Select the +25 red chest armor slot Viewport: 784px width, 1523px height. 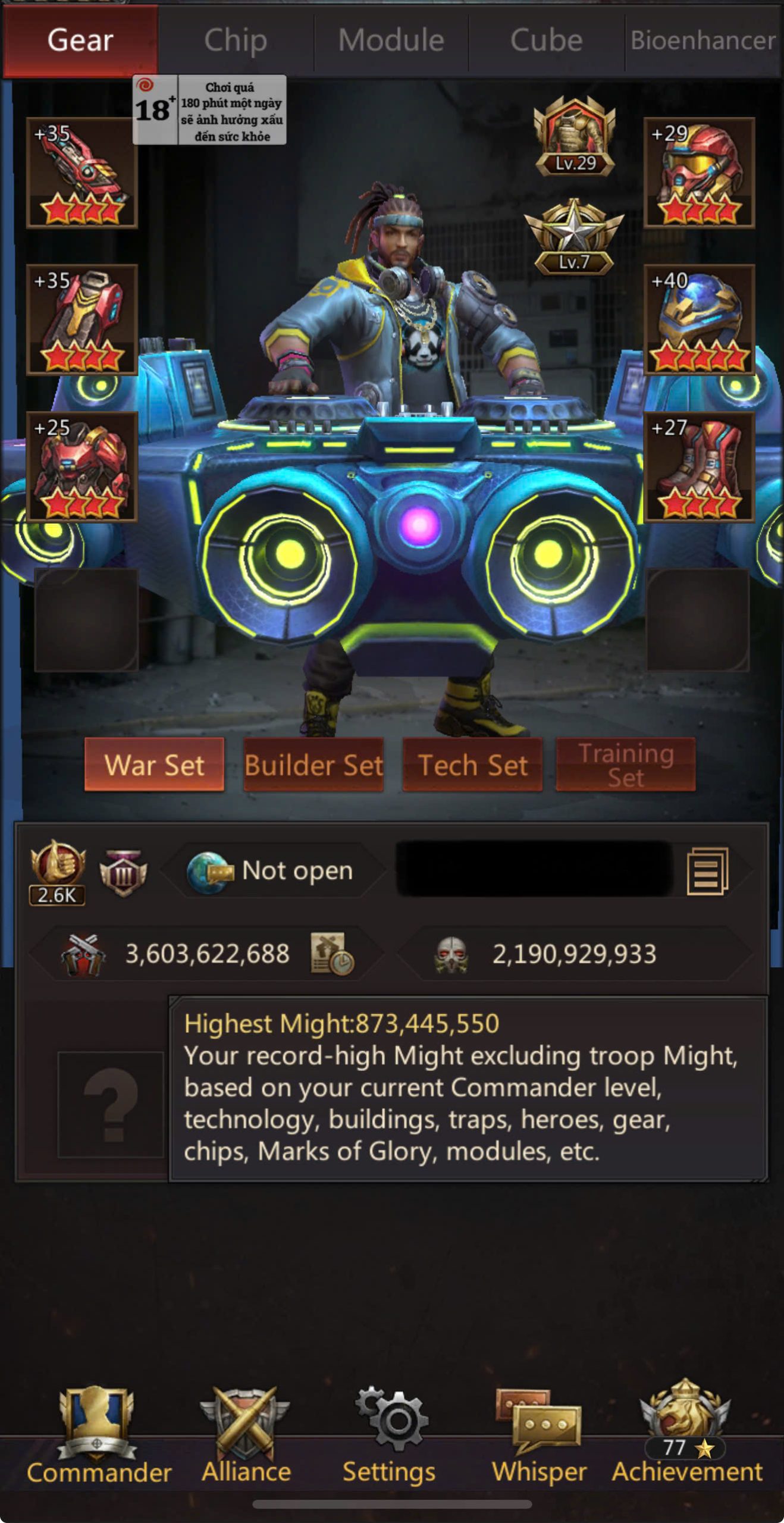[82, 467]
